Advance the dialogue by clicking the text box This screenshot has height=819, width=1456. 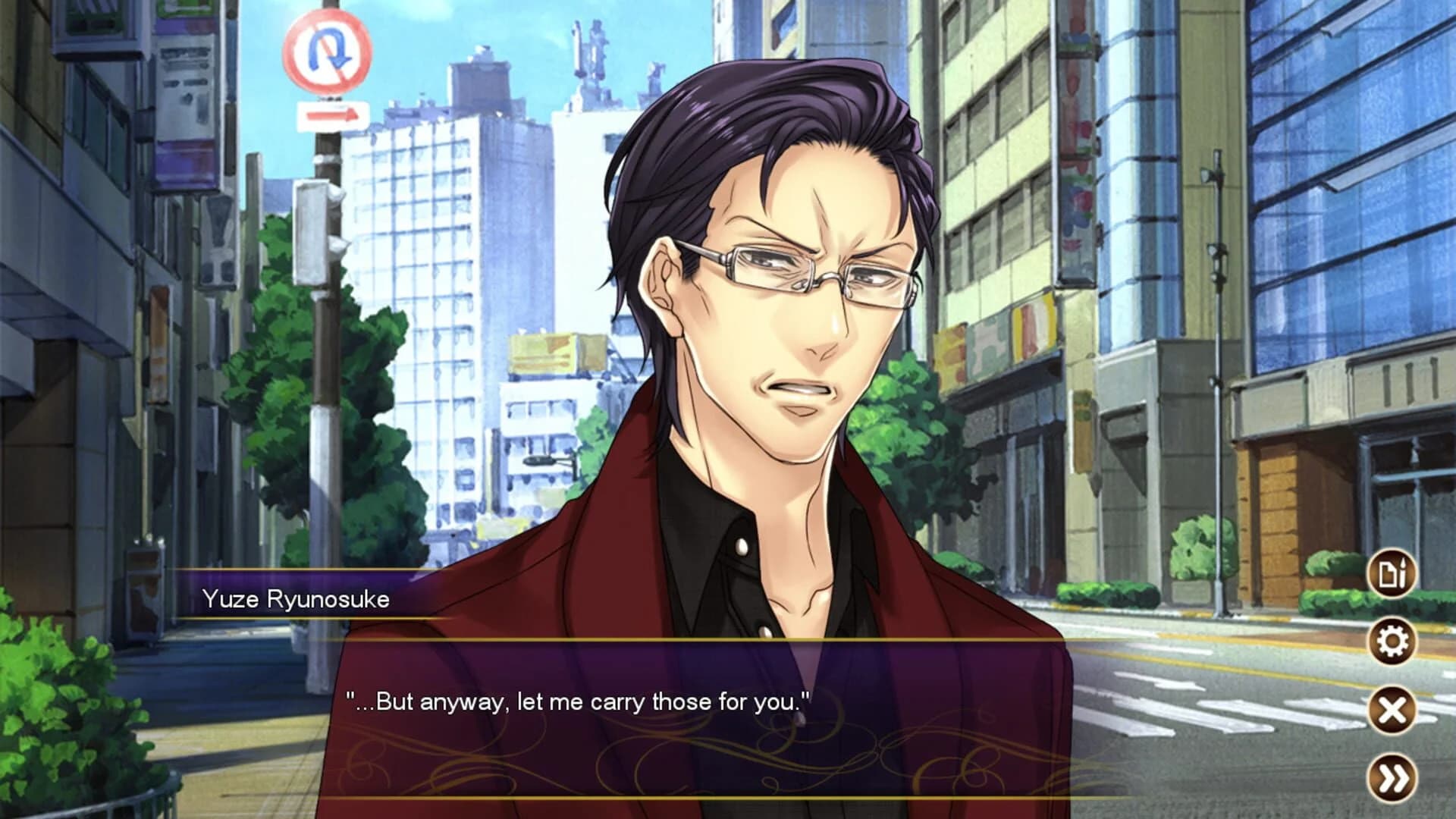[x=682, y=720]
